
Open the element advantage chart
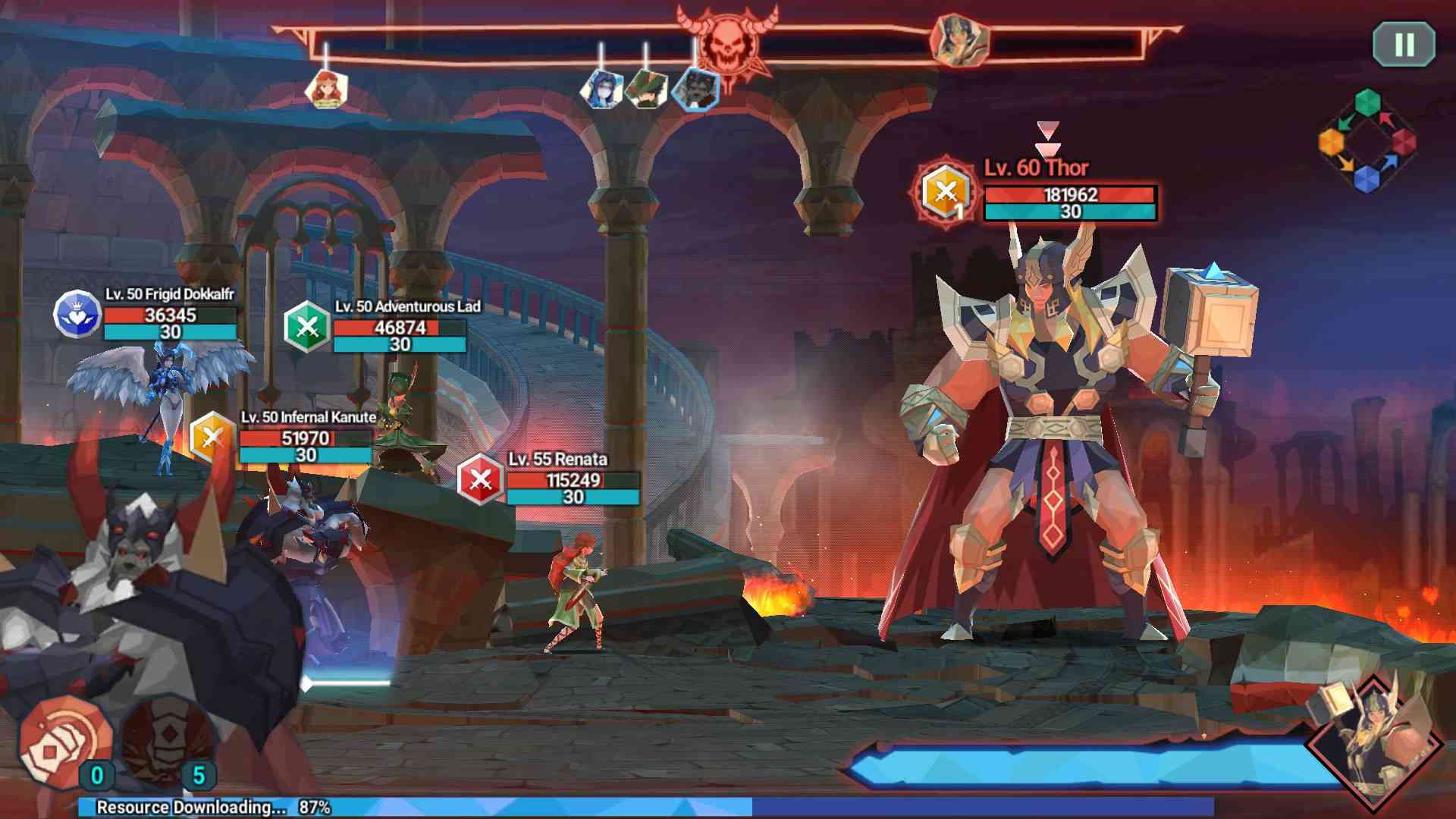click(x=1367, y=142)
